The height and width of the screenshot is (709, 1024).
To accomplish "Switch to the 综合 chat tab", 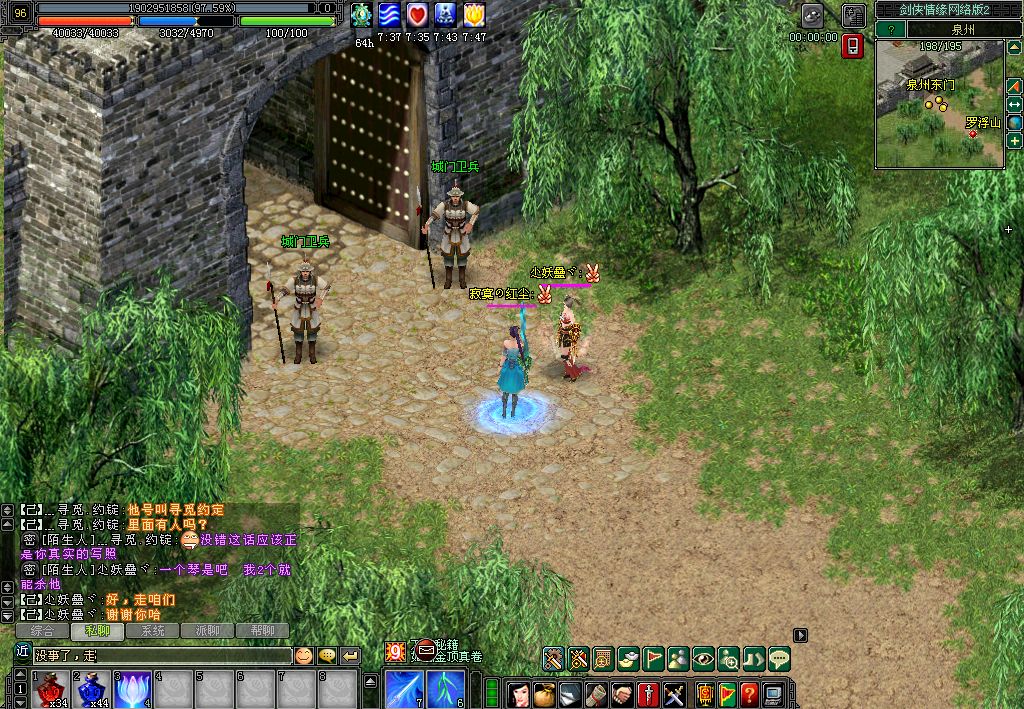I will pos(43,631).
